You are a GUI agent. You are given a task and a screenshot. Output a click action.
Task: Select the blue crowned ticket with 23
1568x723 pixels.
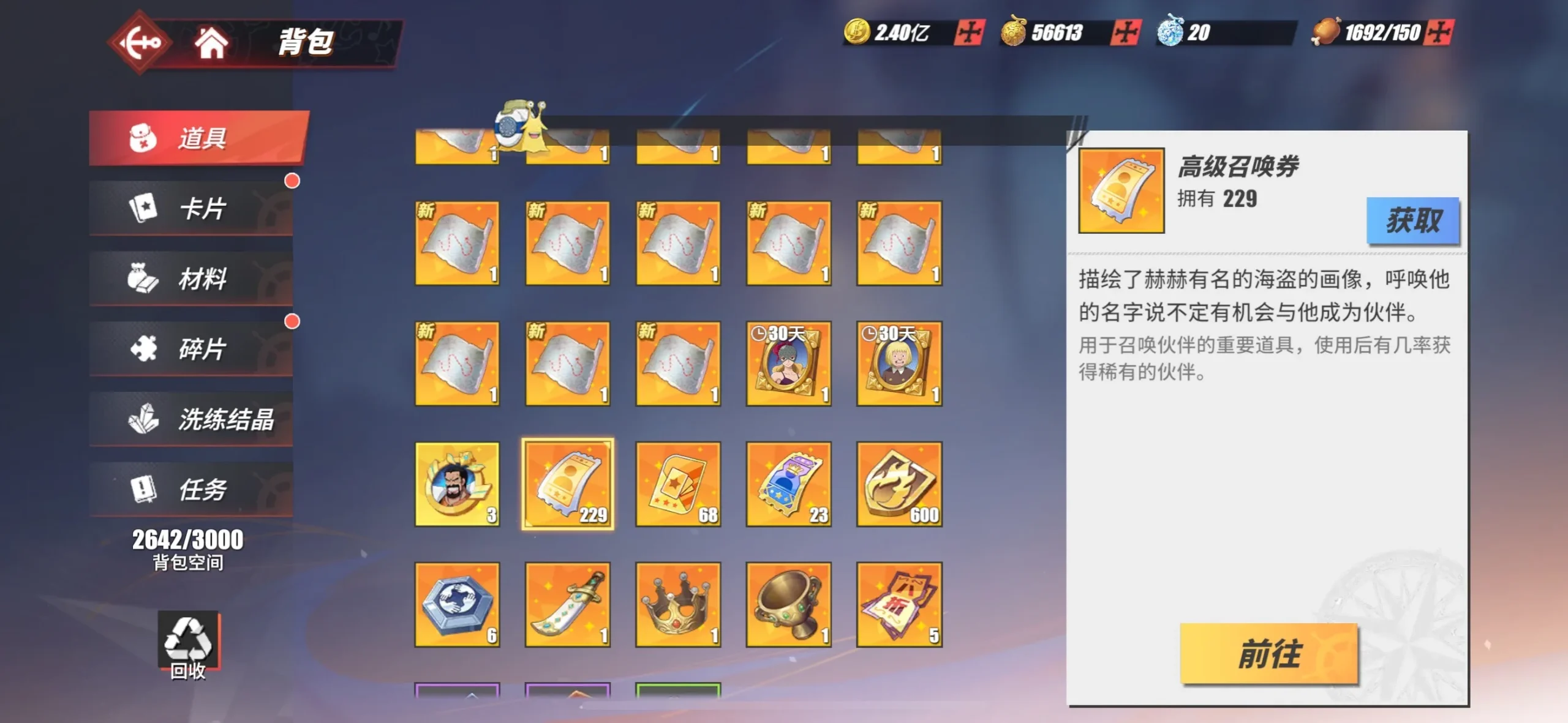pyautogui.click(x=788, y=484)
